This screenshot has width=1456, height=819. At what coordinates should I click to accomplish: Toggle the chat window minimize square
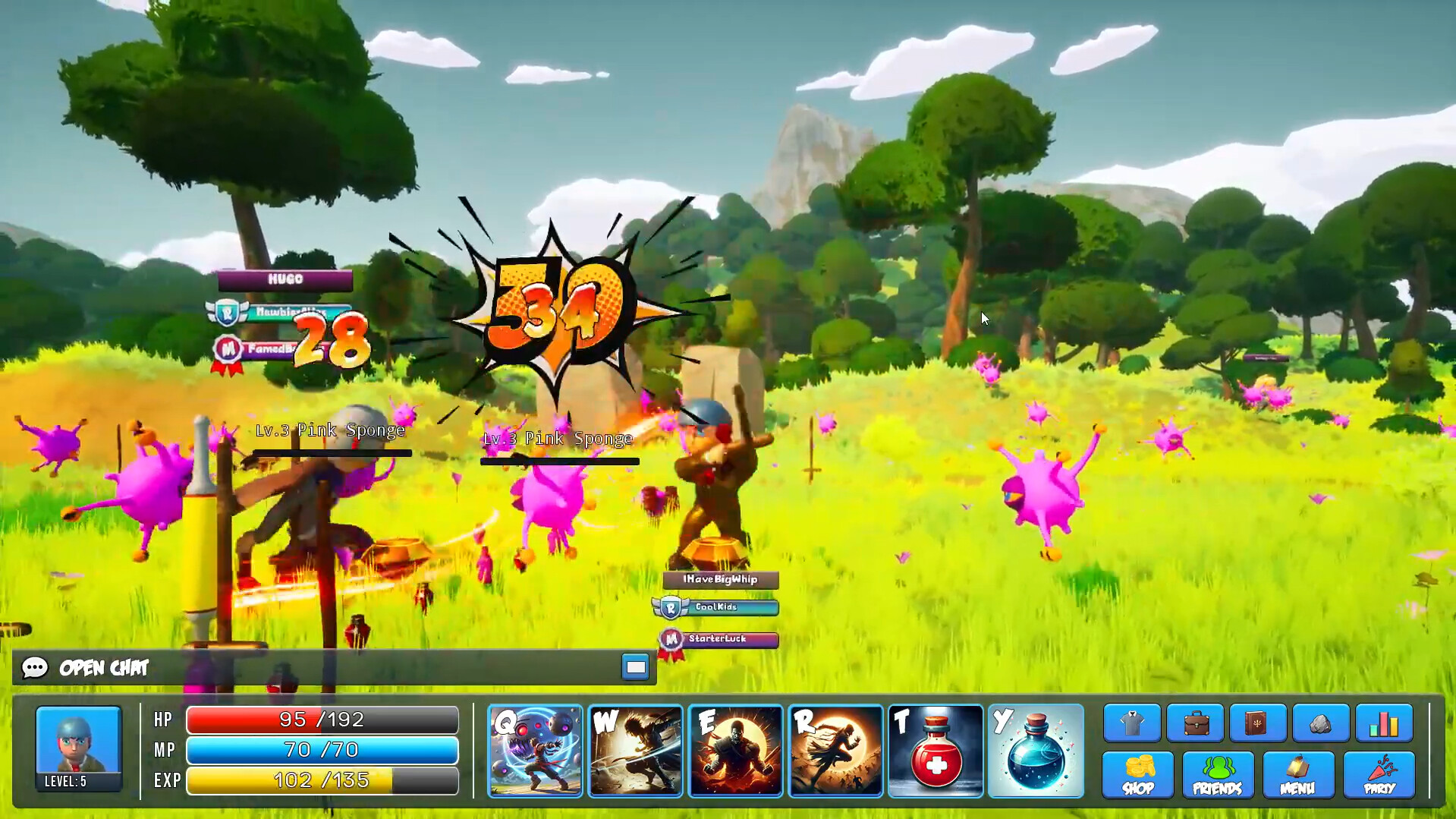[x=635, y=667]
